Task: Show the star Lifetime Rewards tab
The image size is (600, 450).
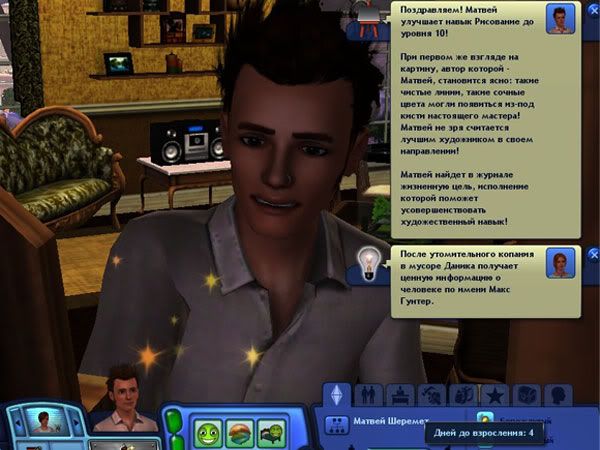Action: pyautogui.click(x=495, y=394)
